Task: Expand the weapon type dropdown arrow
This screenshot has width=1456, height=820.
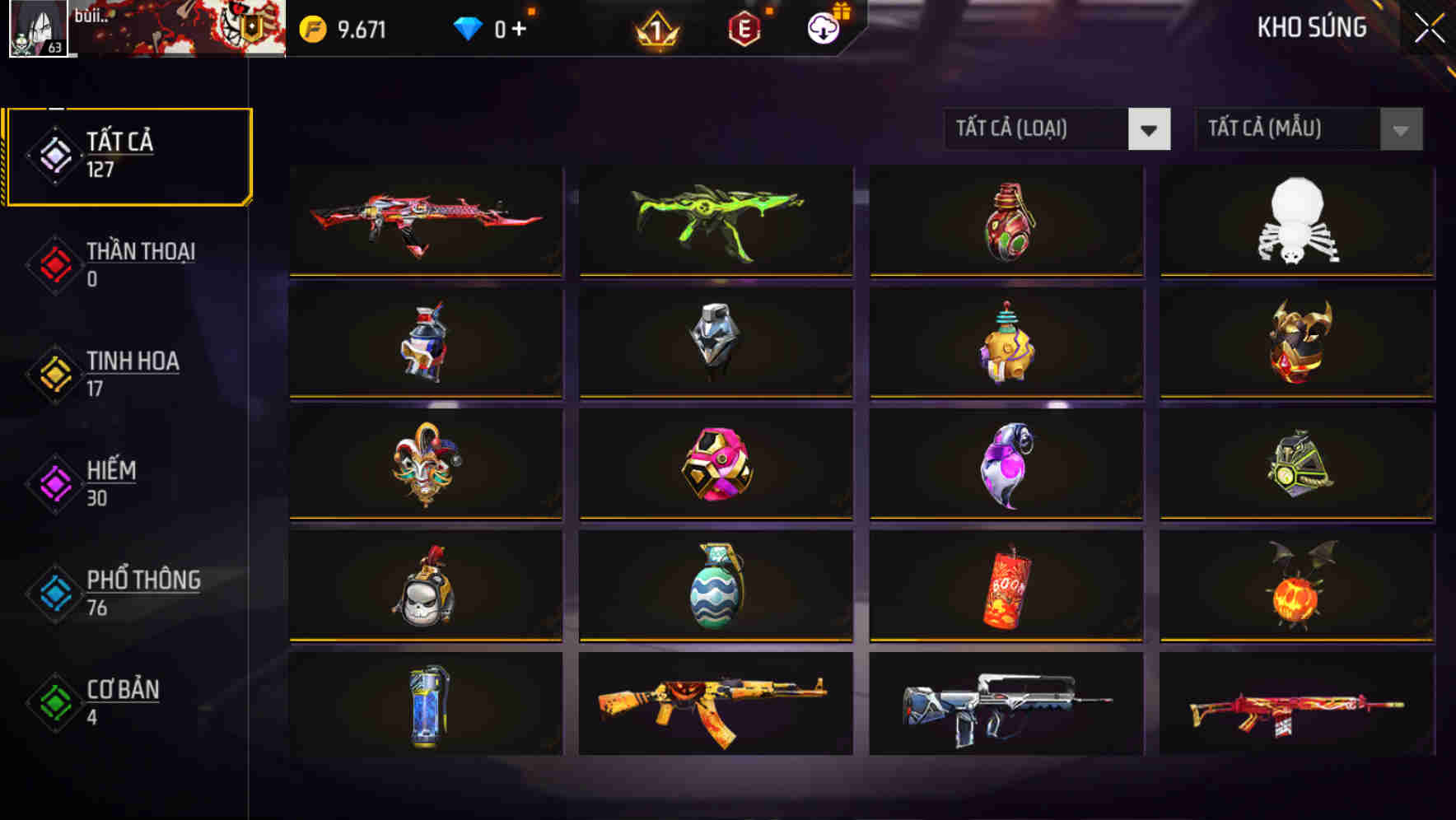Action: click(1150, 129)
